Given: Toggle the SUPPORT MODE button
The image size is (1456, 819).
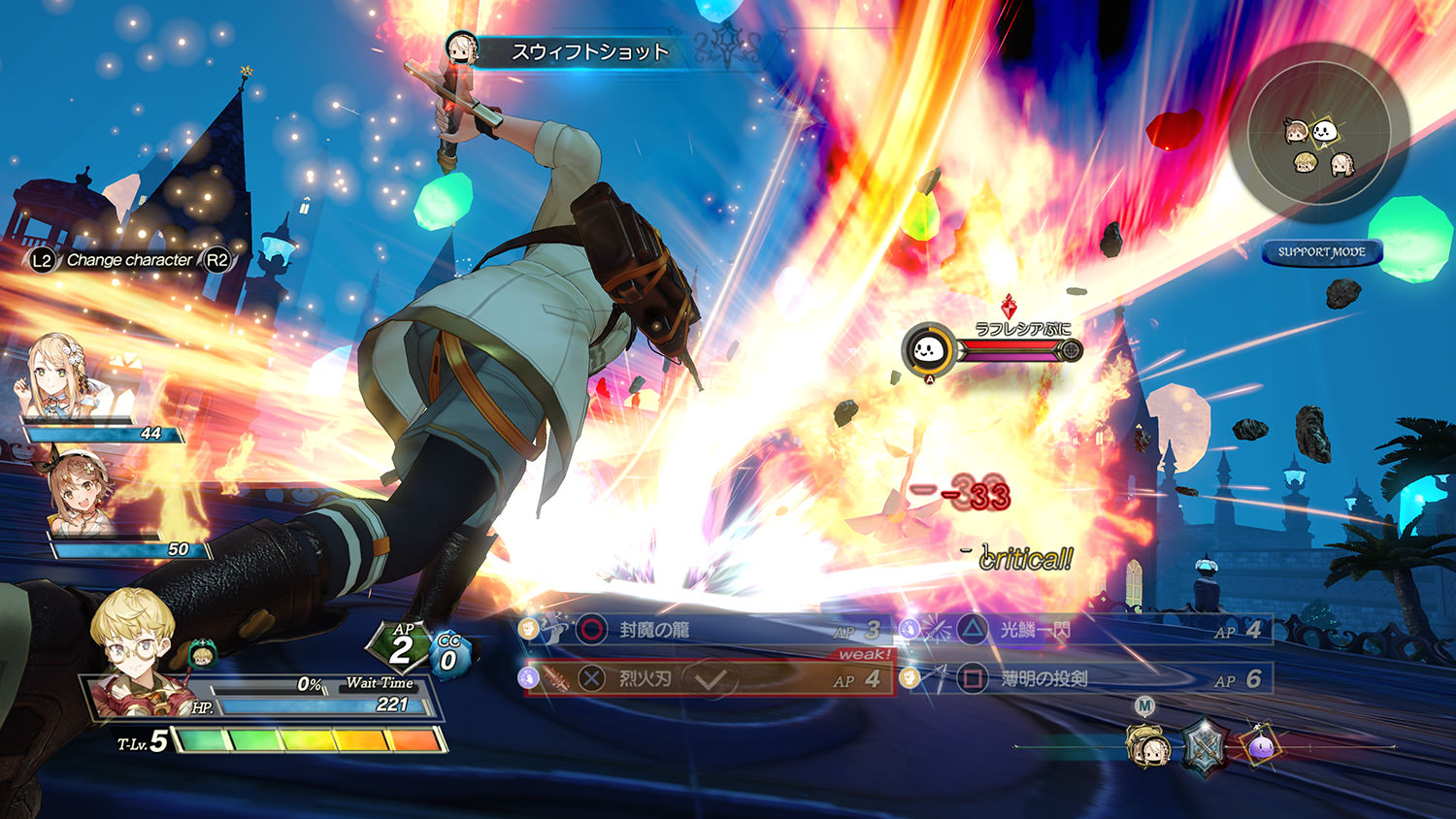Looking at the screenshot, I should [x=1321, y=252].
